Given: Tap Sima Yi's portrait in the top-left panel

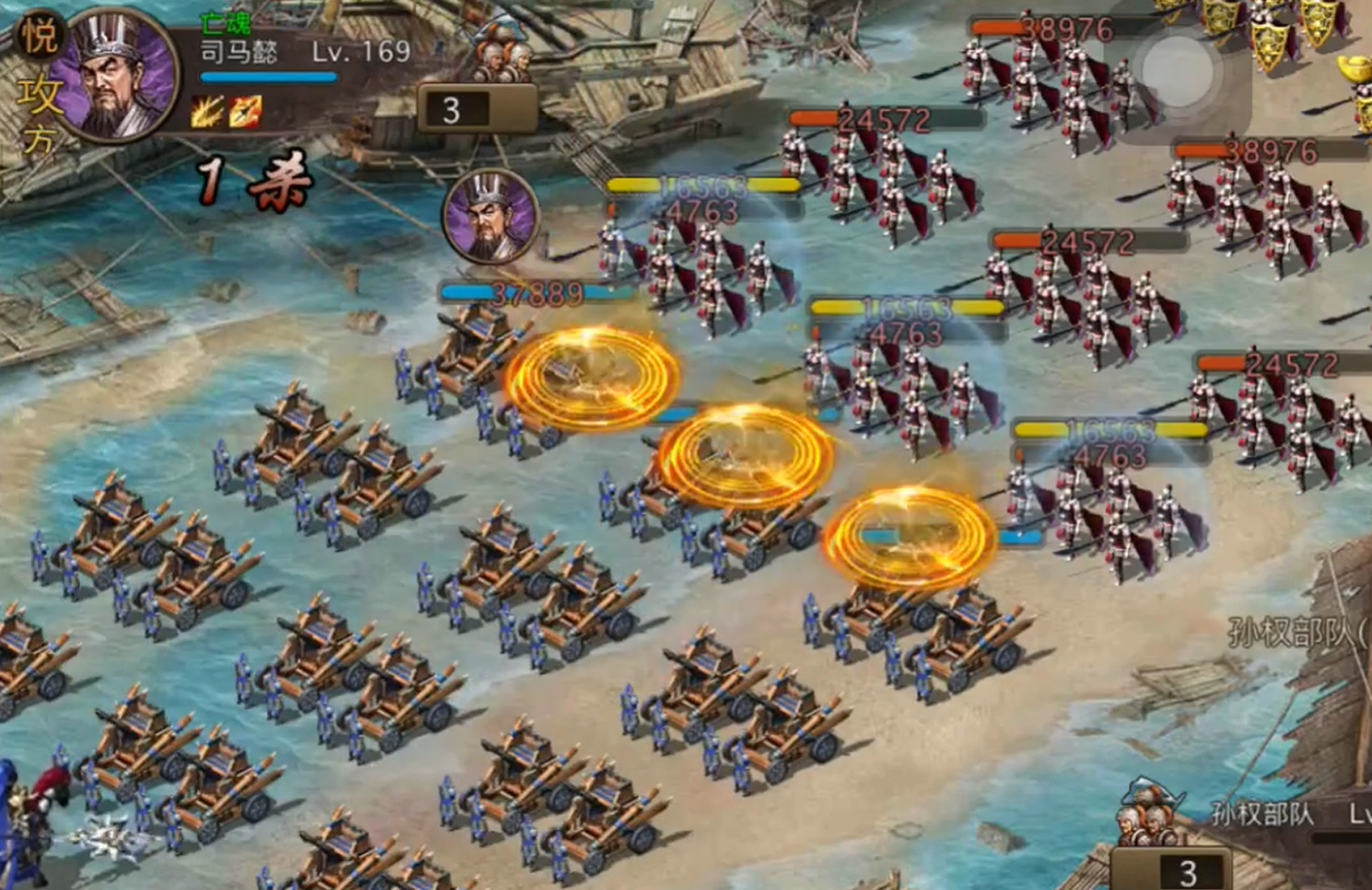Looking at the screenshot, I should point(114,74).
